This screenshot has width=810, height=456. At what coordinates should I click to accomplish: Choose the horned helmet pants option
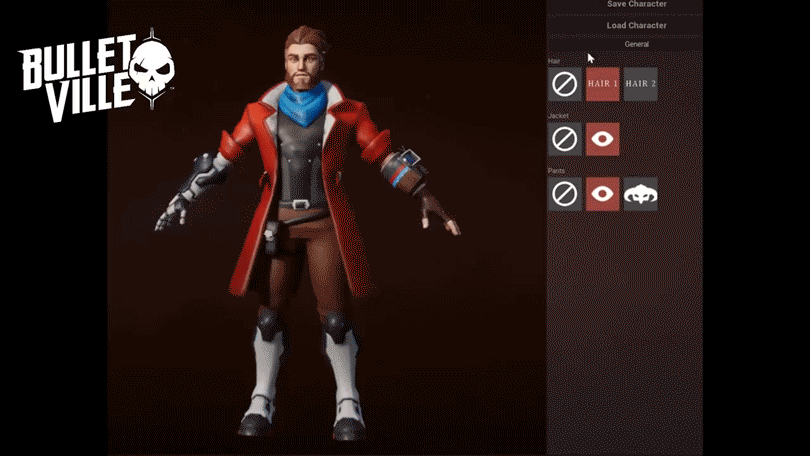641,194
